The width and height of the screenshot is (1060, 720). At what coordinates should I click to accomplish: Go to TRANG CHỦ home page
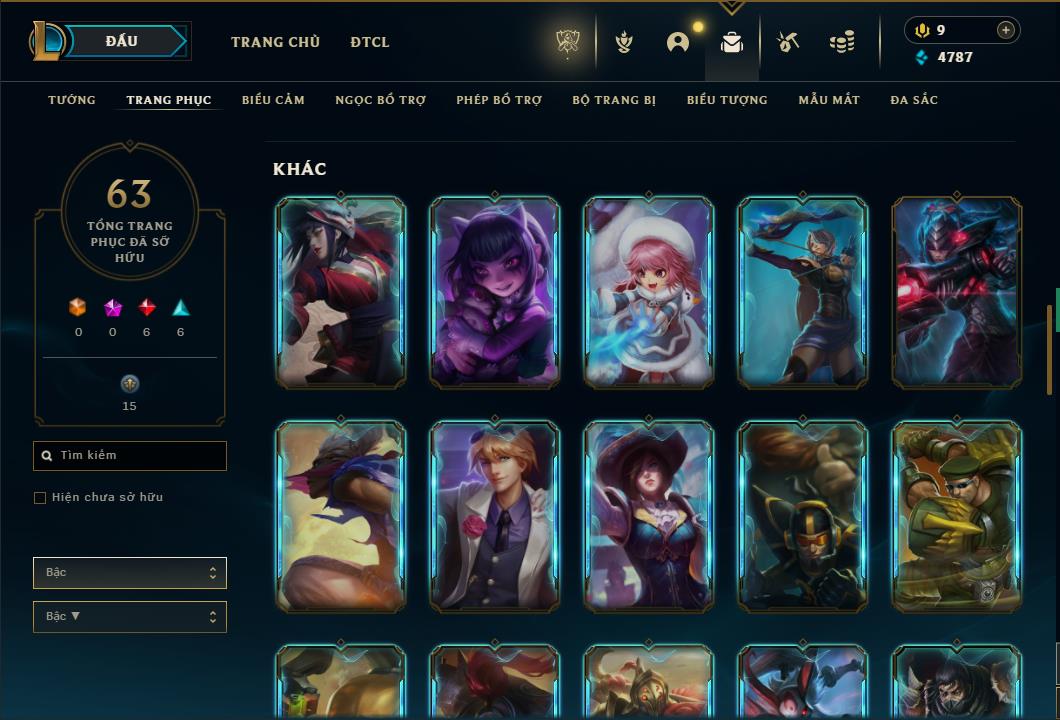pyautogui.click(x=275, y=42)
